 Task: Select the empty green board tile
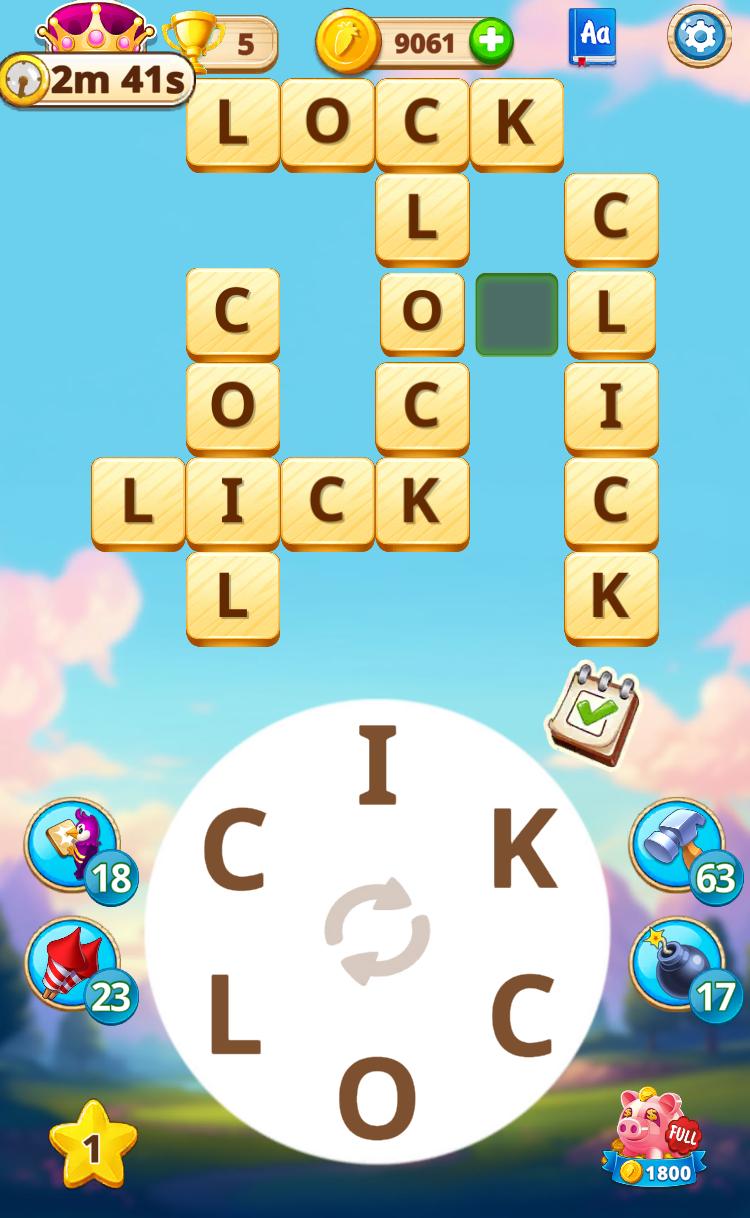516,314
